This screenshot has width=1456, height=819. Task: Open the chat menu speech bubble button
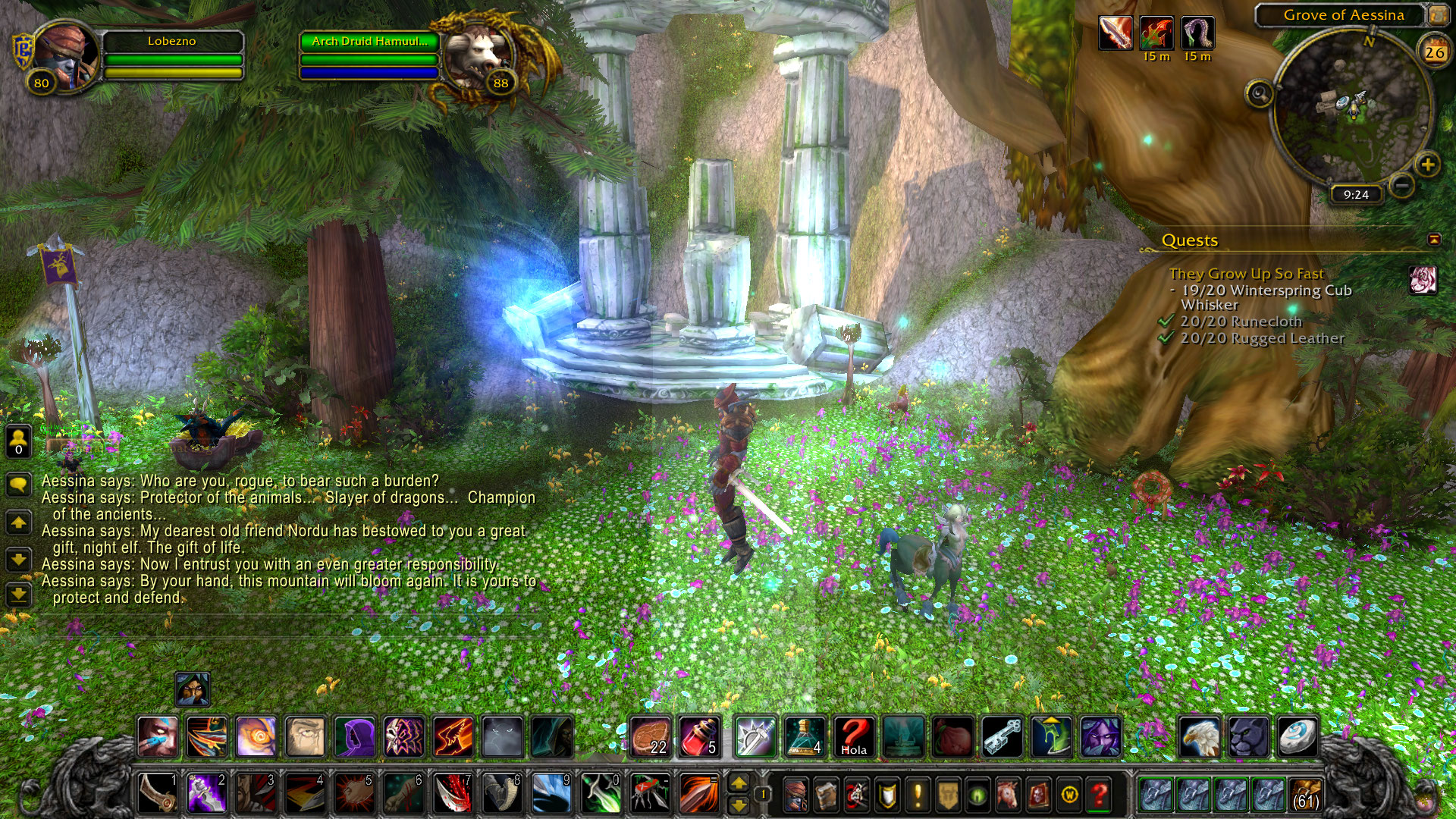[x=18, y=484]
